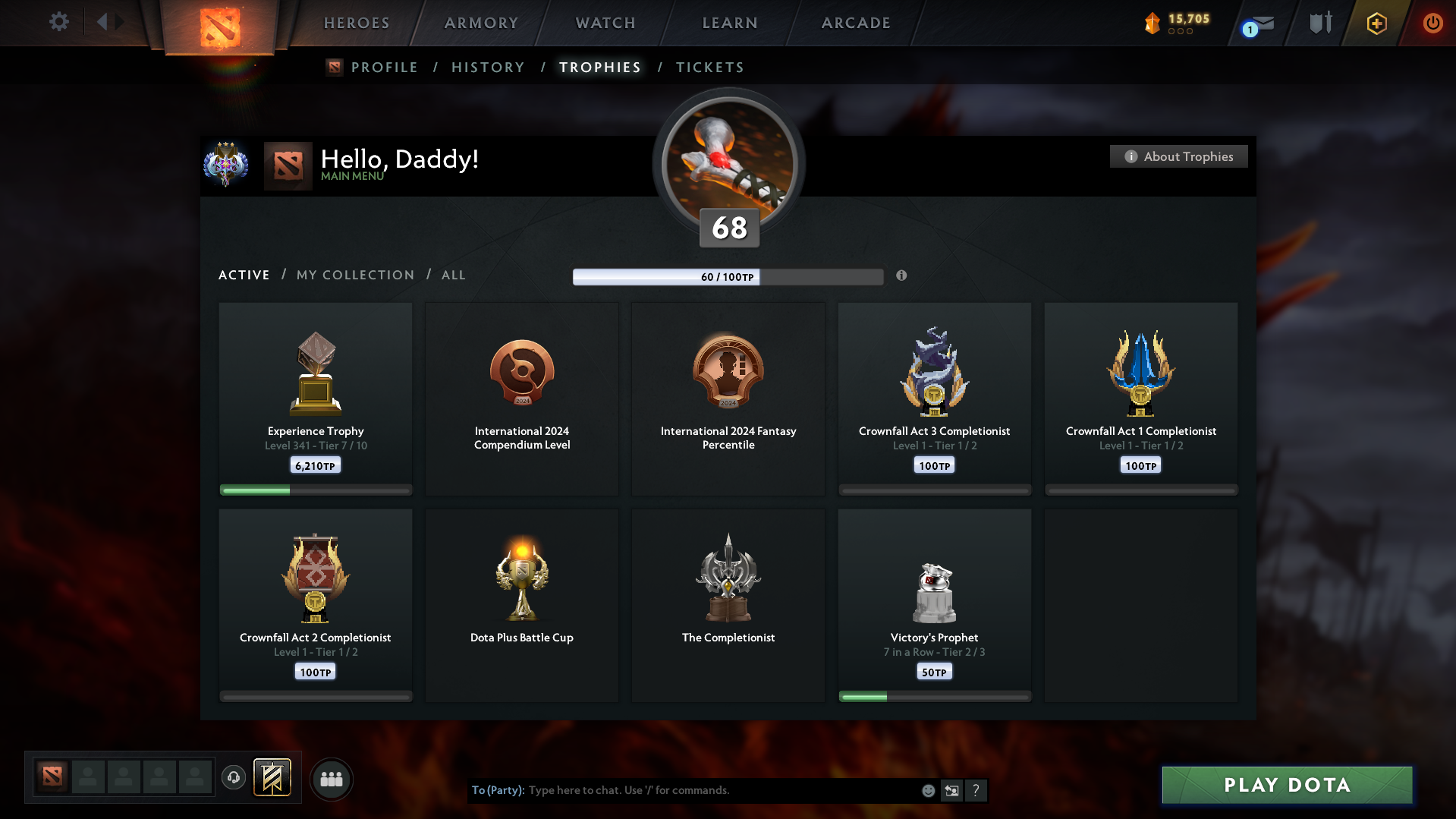The height and width of the screenshot is (819, 1456).
Task: Go to the Armory section
Action: click(x=481, y=23)
